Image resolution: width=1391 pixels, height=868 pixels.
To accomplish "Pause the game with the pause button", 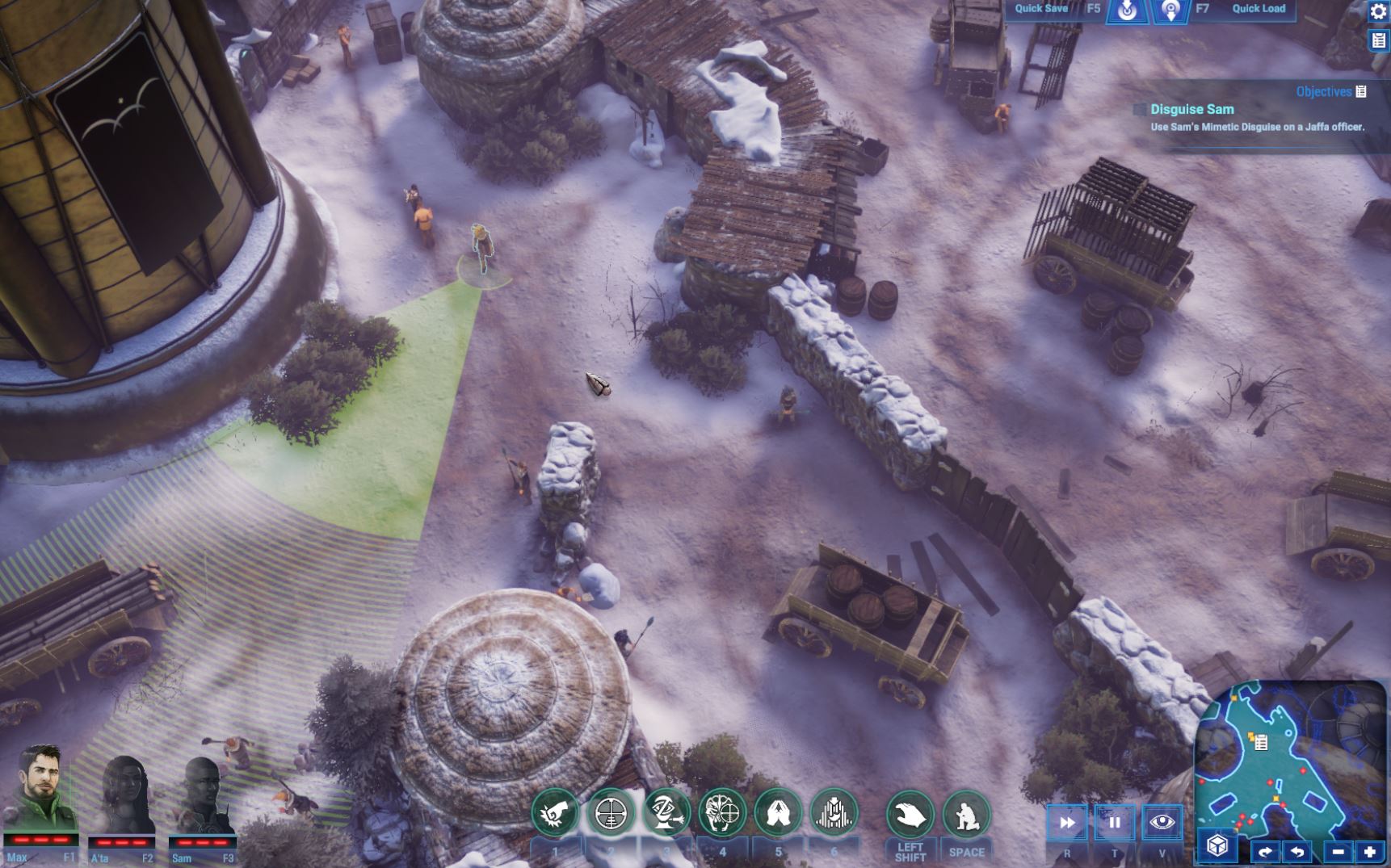I will click(1115, 823).
